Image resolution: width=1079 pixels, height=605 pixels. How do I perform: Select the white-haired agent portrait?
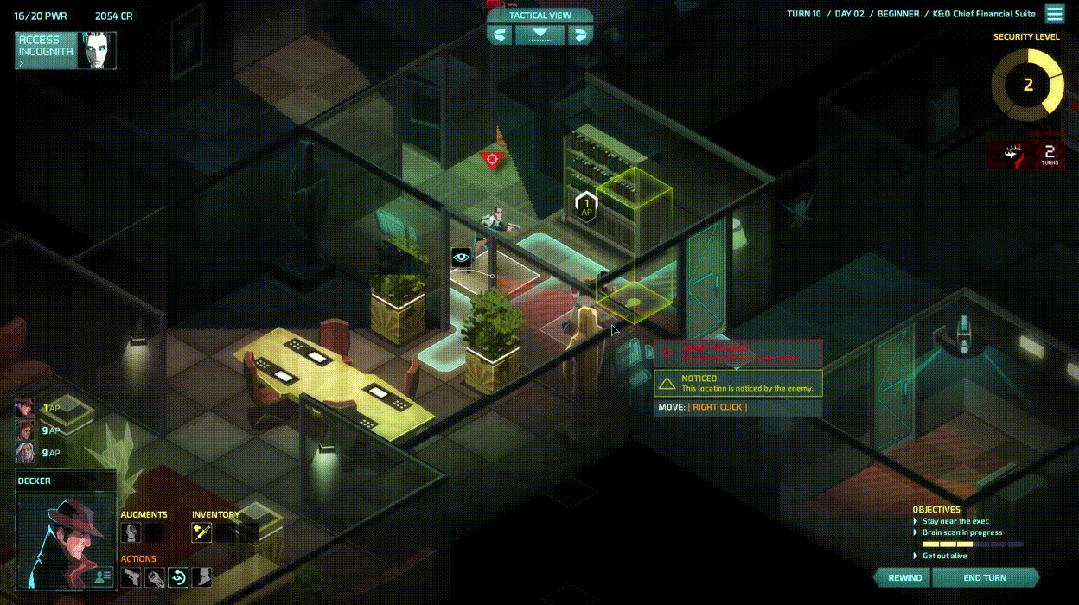click(x=25, y=453)
